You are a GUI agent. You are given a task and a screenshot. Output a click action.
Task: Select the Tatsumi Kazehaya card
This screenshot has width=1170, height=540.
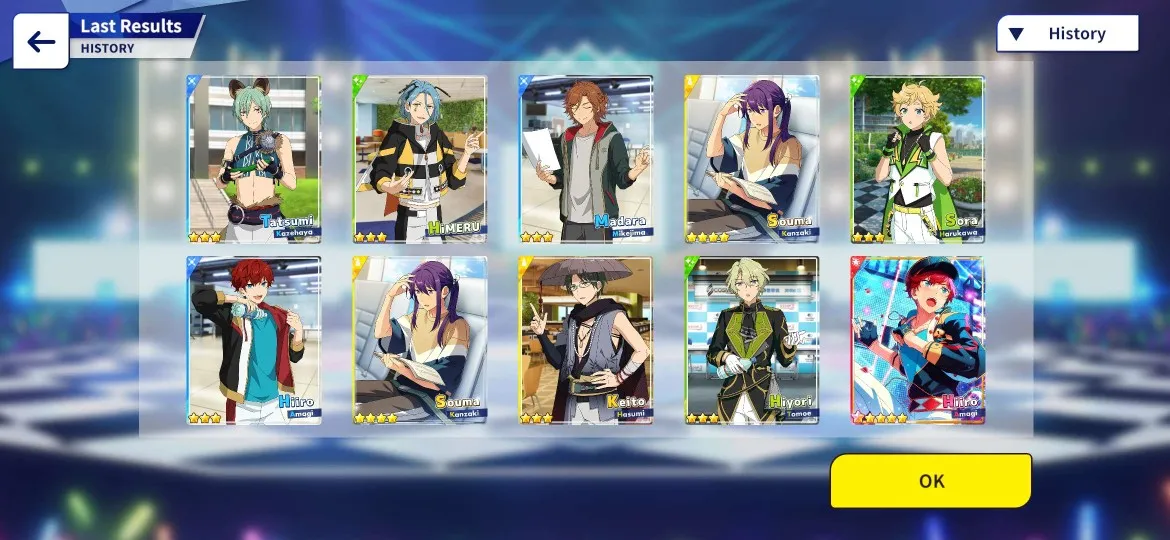point(254,159)
